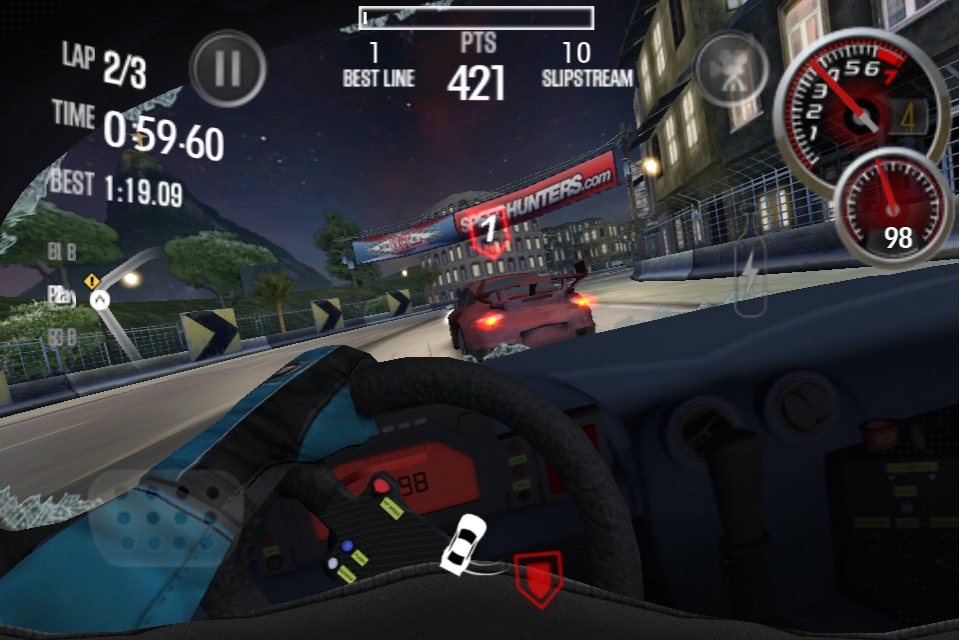Pause the race with the pause button
960x640 pixels.
pos(228,69)
